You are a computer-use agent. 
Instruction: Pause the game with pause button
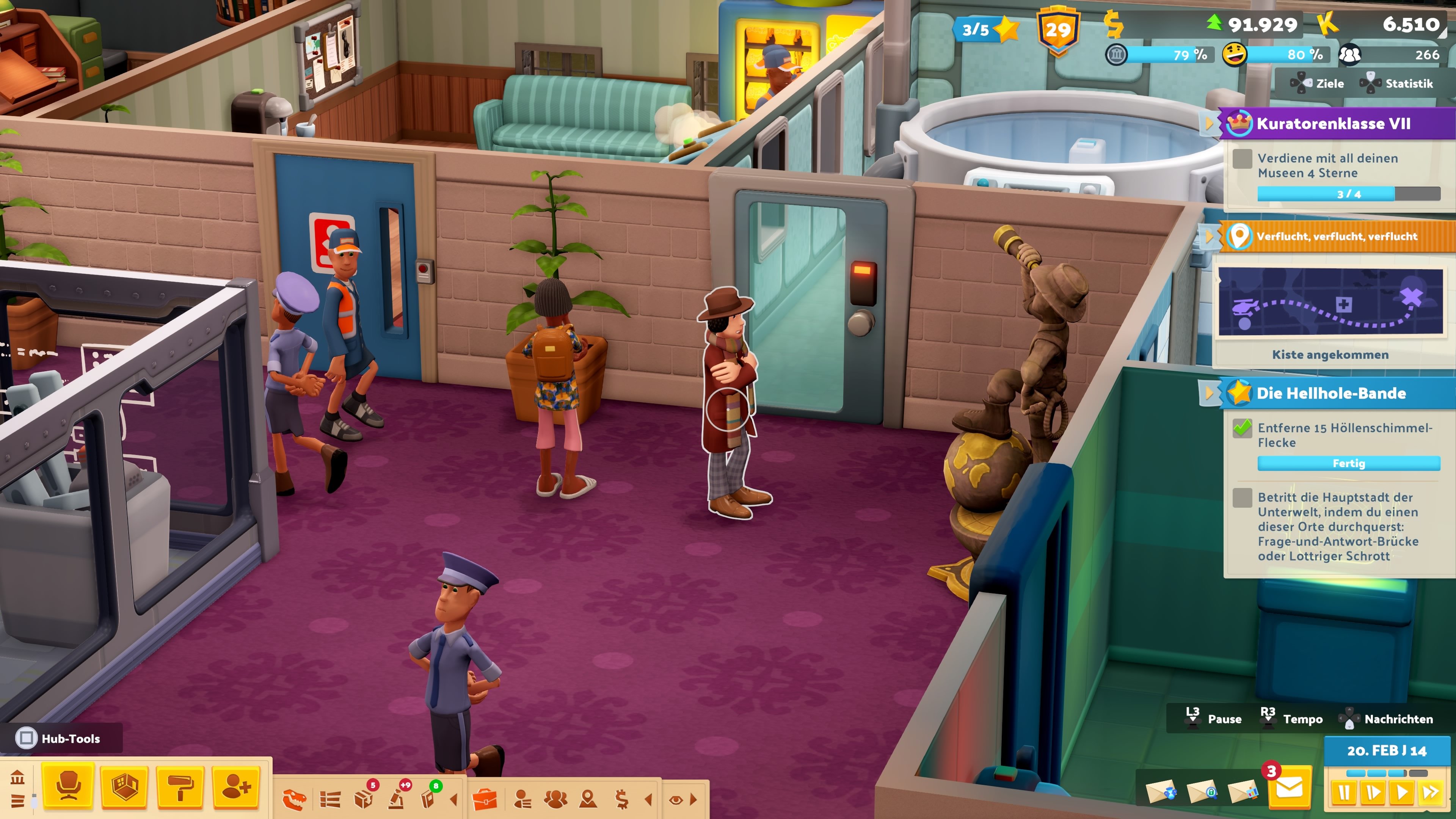[1344, 792]
